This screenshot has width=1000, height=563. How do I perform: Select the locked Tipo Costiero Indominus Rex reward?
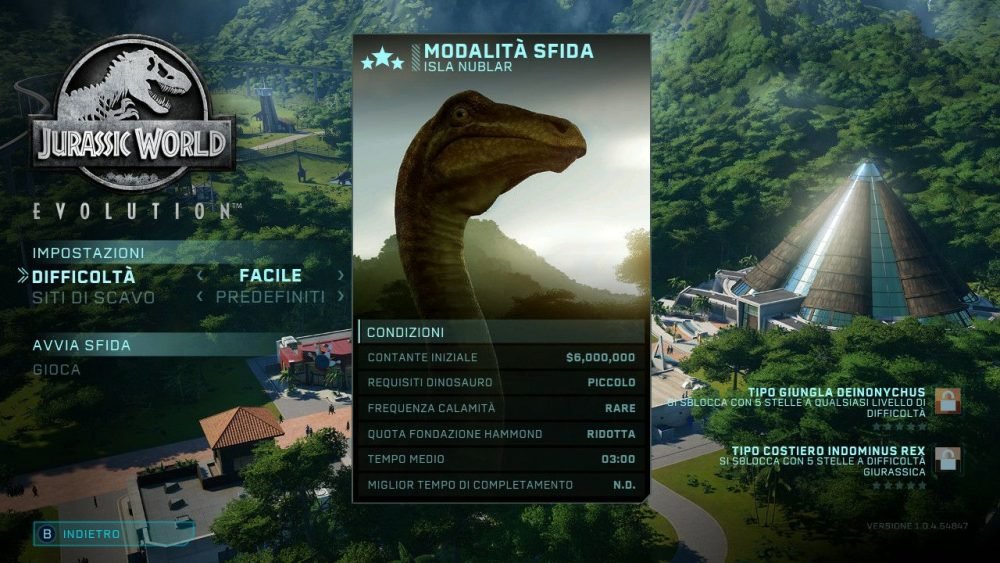click(x=947, y=460)
